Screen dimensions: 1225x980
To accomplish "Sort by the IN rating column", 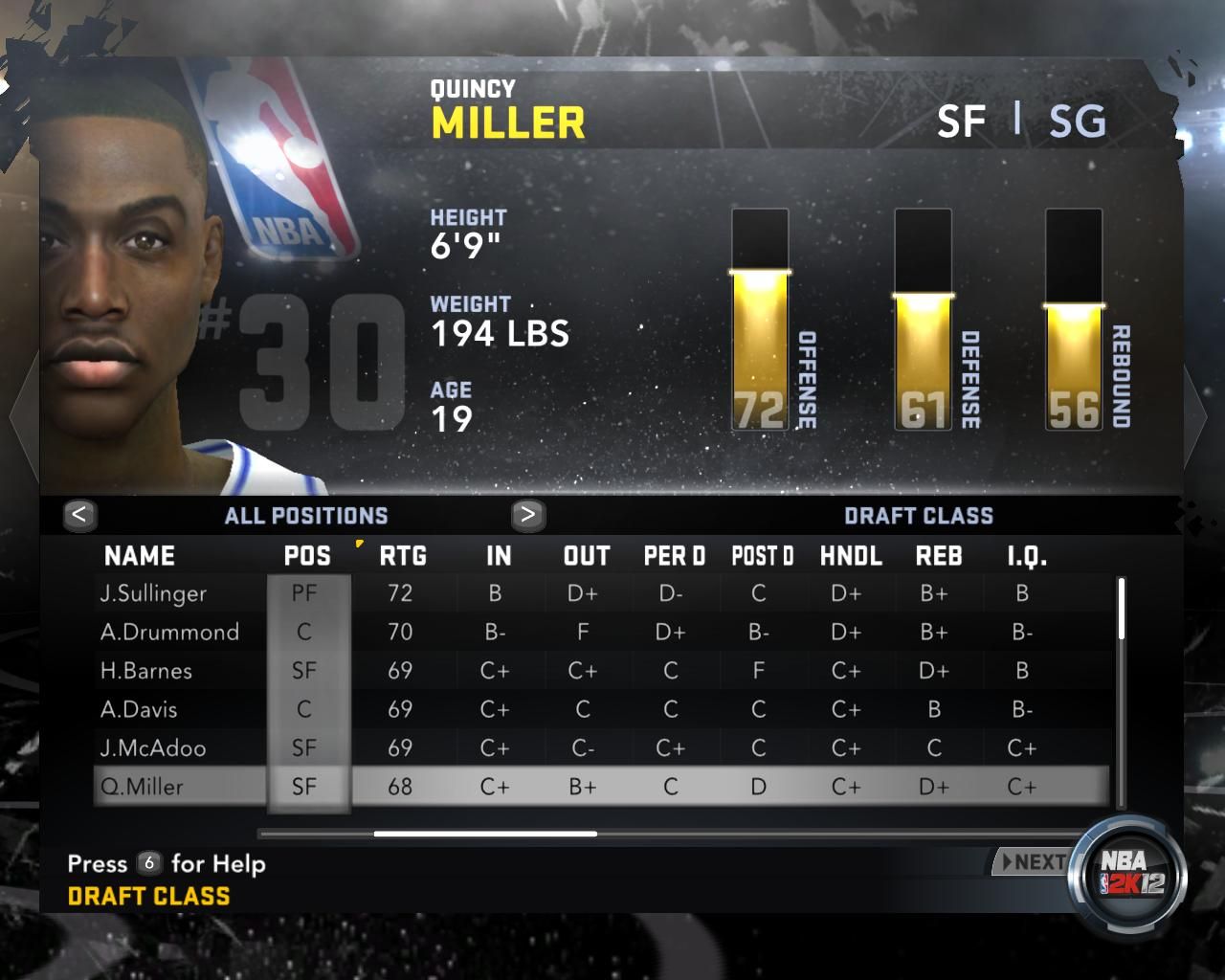I will coord(499,556).
